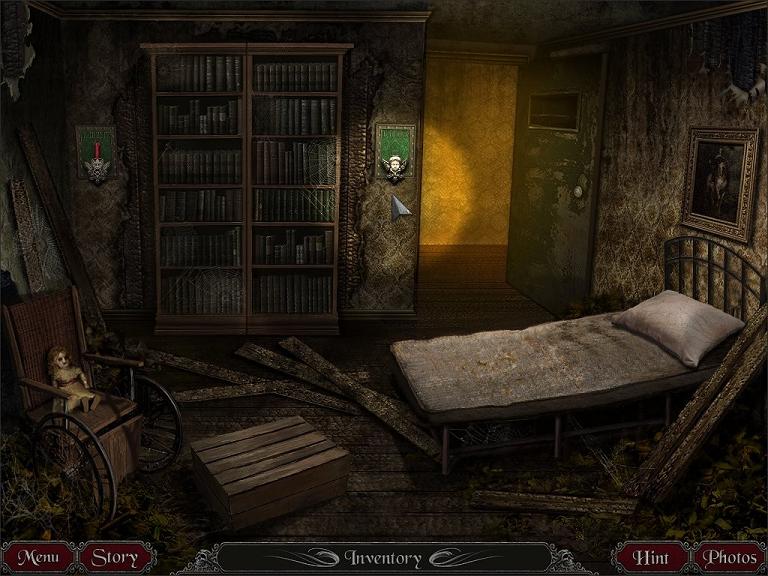Use the Hint button

(x=651, y=557)
